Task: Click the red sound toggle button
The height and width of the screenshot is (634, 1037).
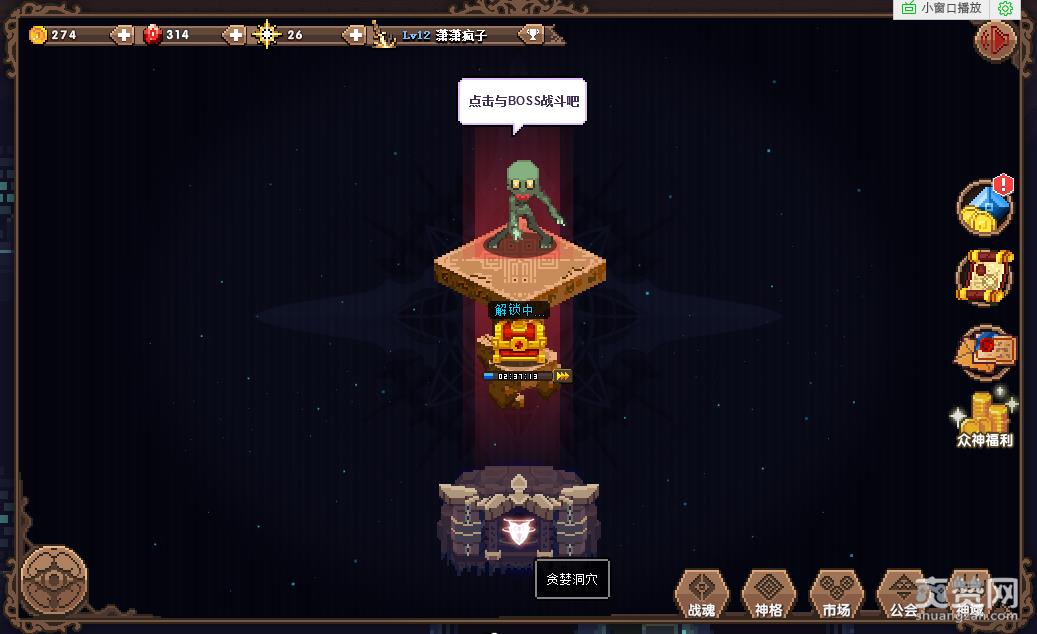Action: (x=995, y=41)
